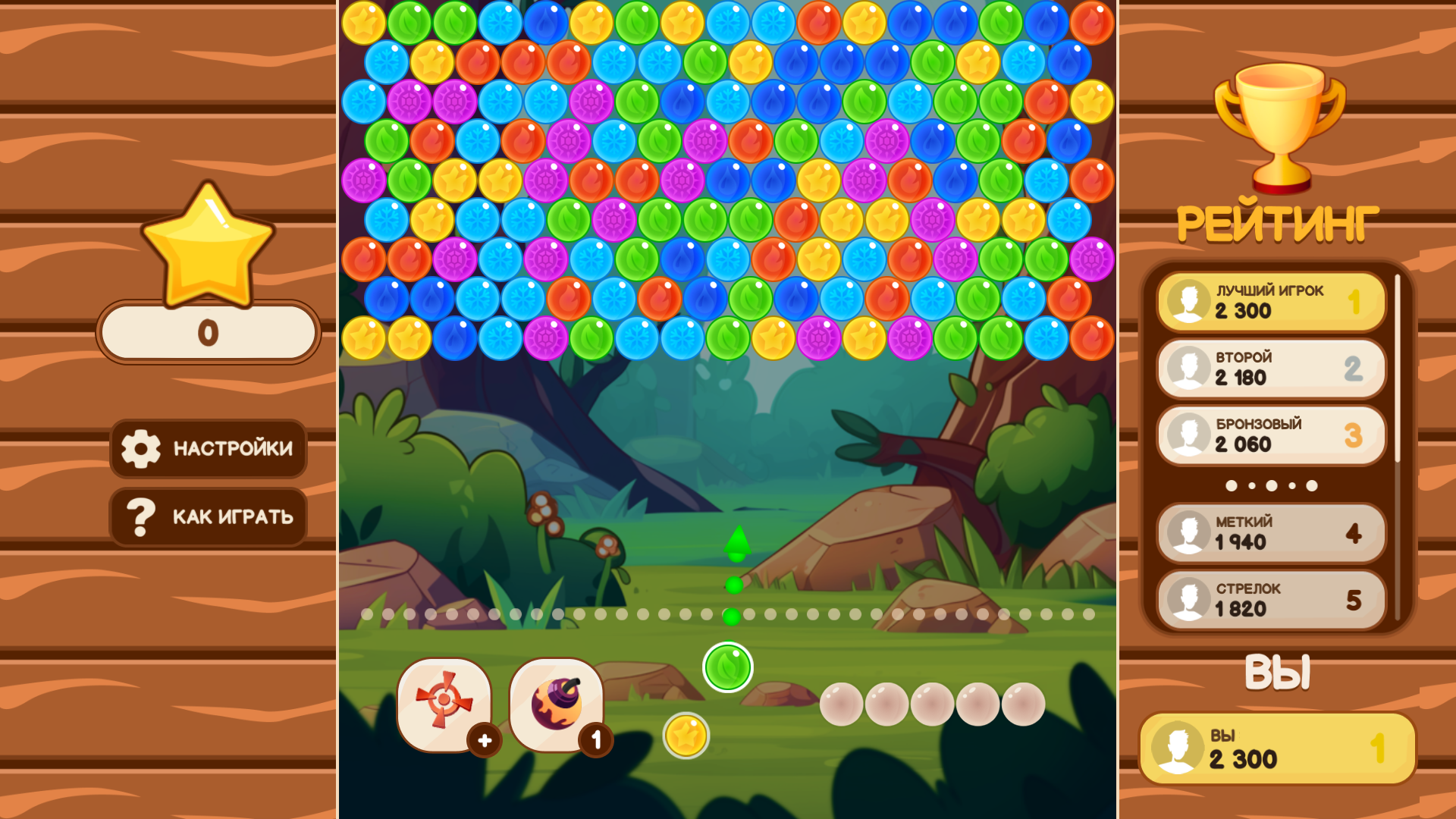The image size is (1456, 819).
Task: Click the question mark icon on КАК ИГРАТЬ
Action: click(x=141, y=516)
